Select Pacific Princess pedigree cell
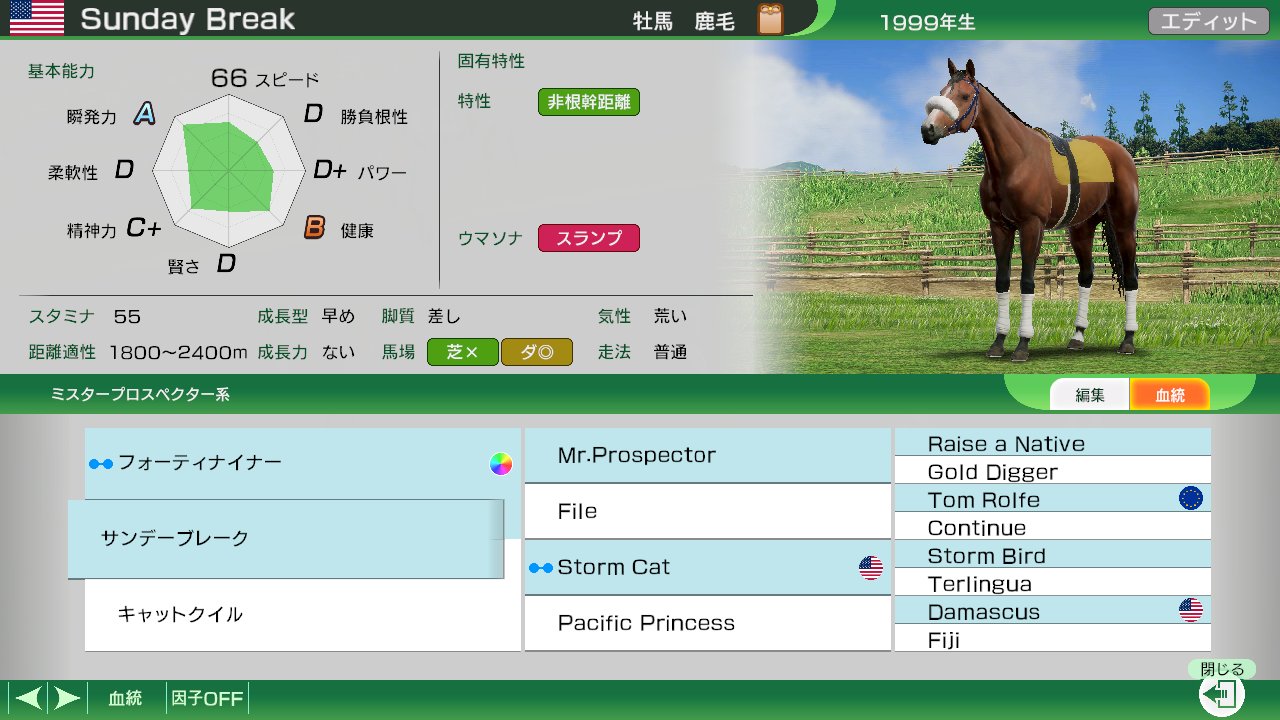 tap(706, 623)
